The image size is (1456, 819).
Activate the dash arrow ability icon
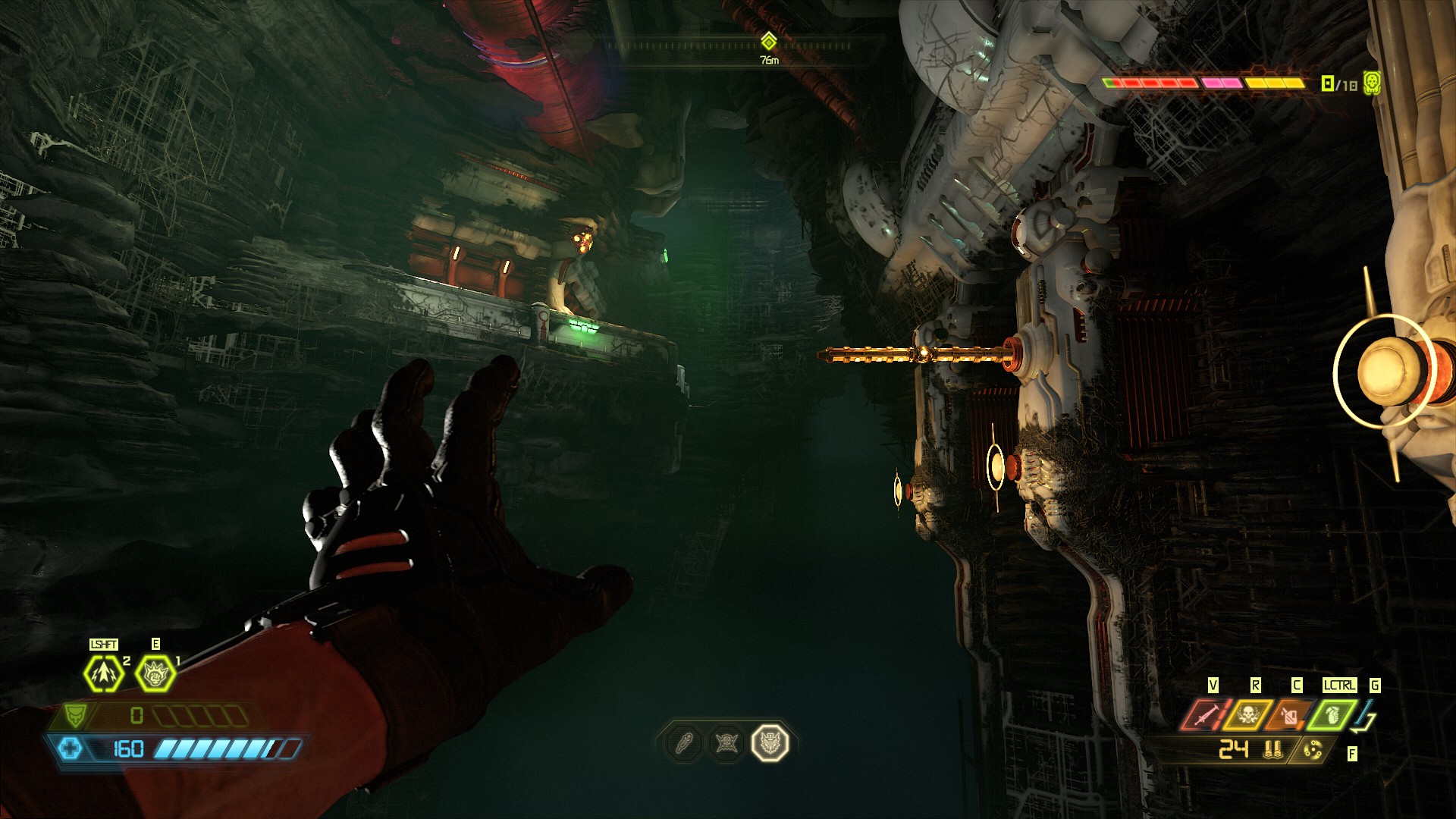[x=103, y=673]
